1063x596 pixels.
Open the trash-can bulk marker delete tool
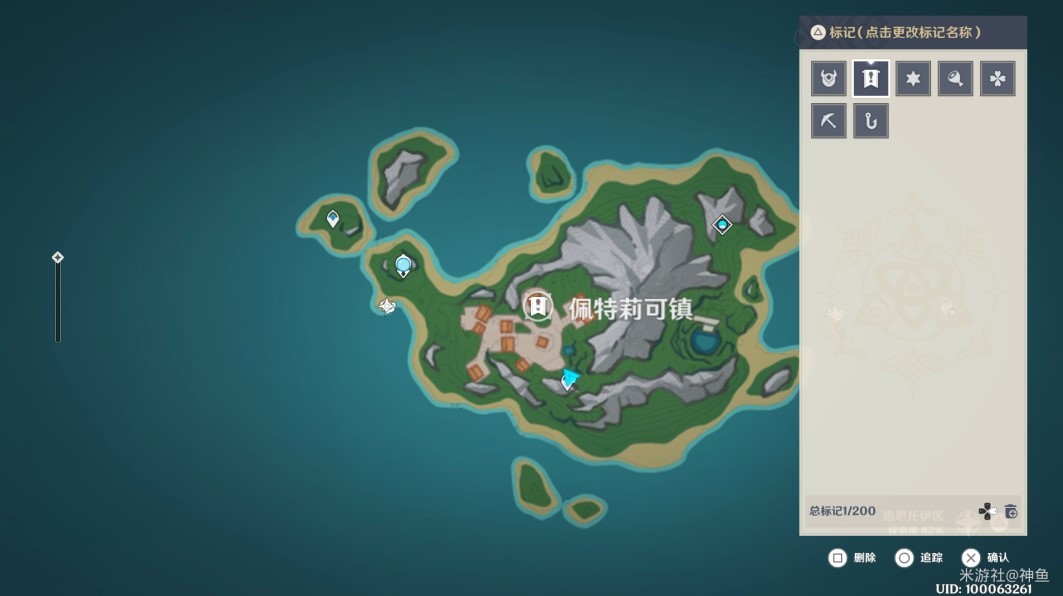tap(1011, 511)
